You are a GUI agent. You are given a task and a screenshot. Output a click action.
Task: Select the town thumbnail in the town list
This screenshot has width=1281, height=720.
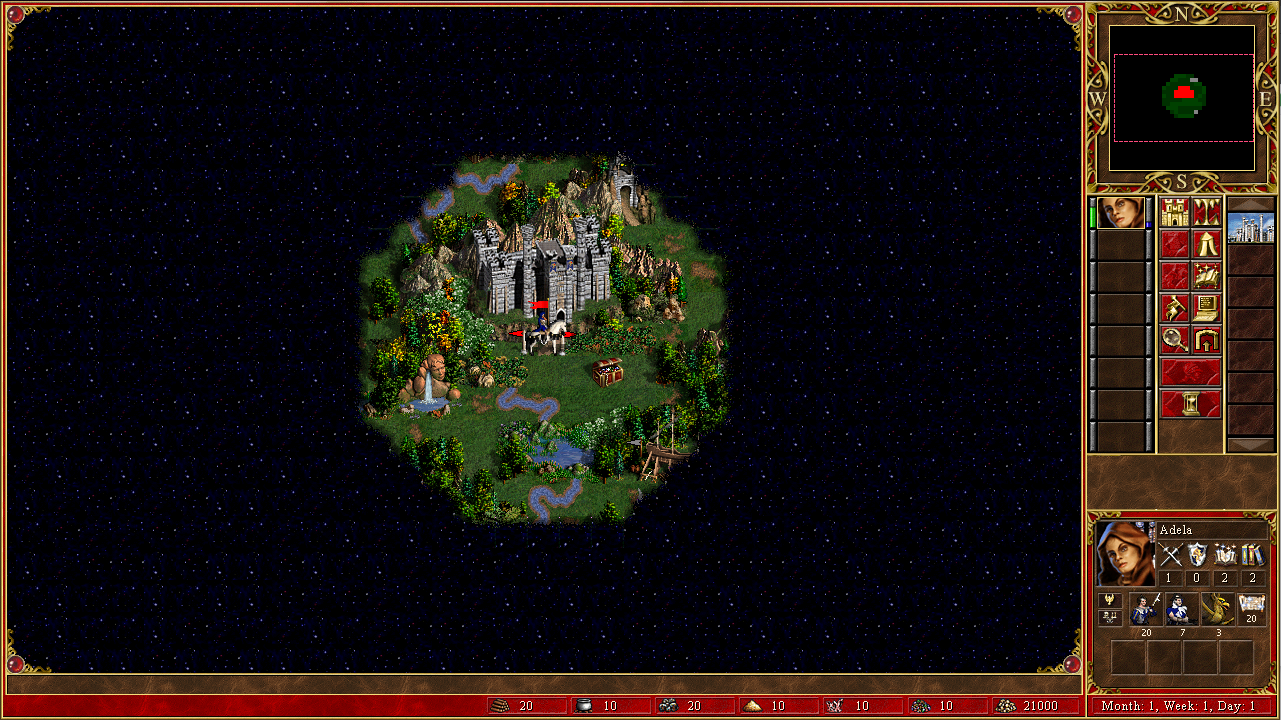coord(1250,228)
